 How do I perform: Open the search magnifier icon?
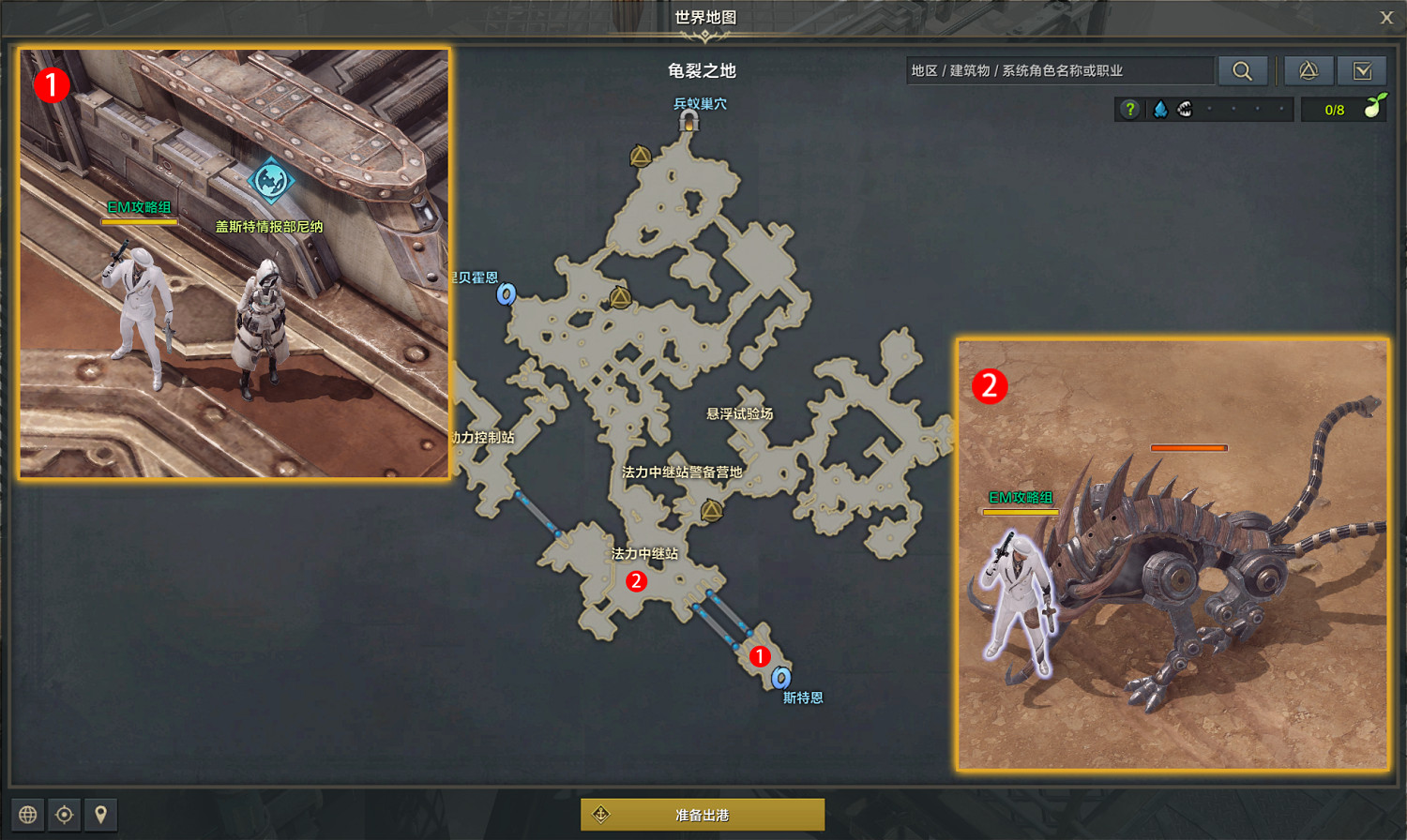pos(1243,70)
